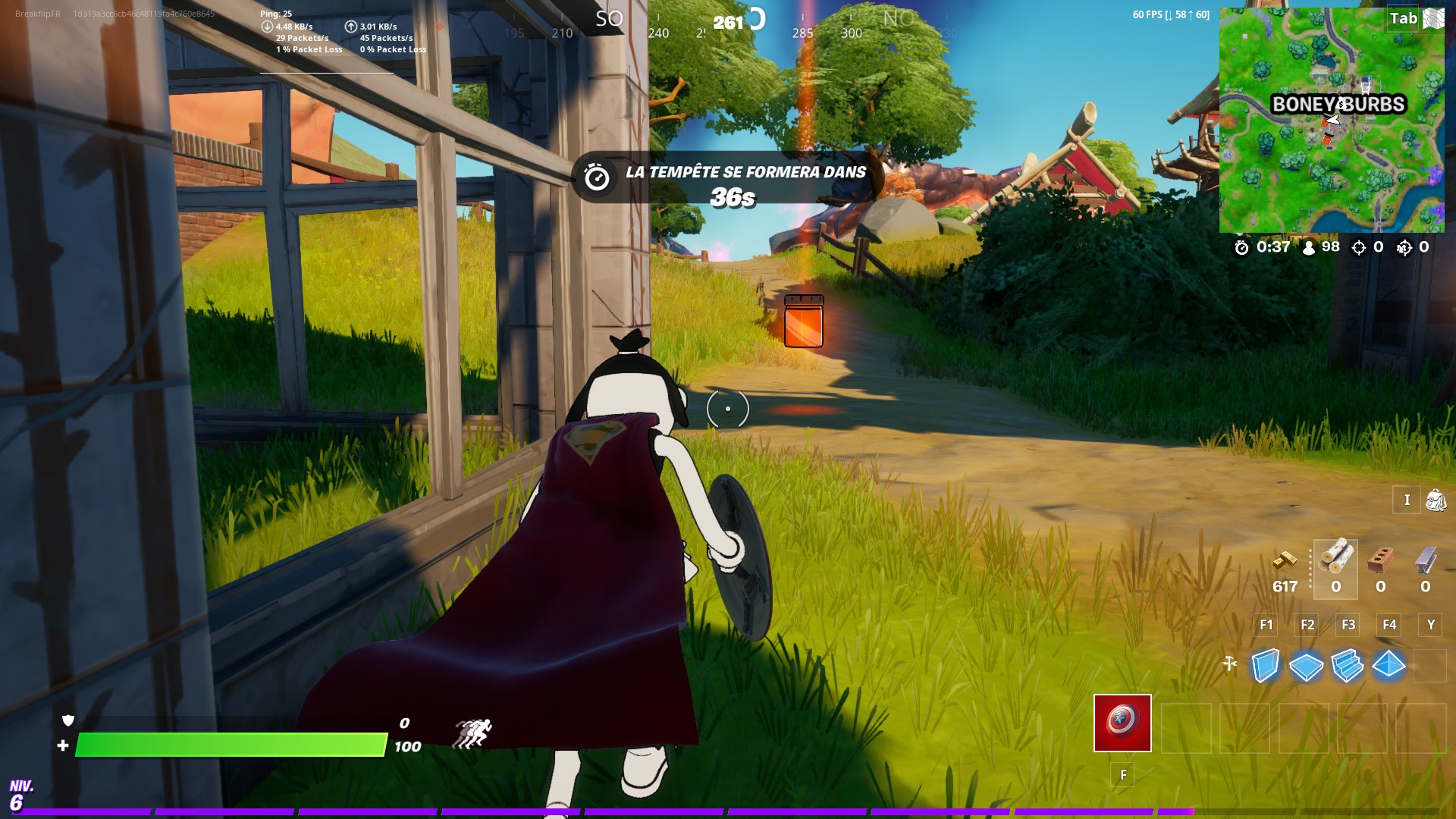Open the inventory with the I key button

(x=1407, y=500)
